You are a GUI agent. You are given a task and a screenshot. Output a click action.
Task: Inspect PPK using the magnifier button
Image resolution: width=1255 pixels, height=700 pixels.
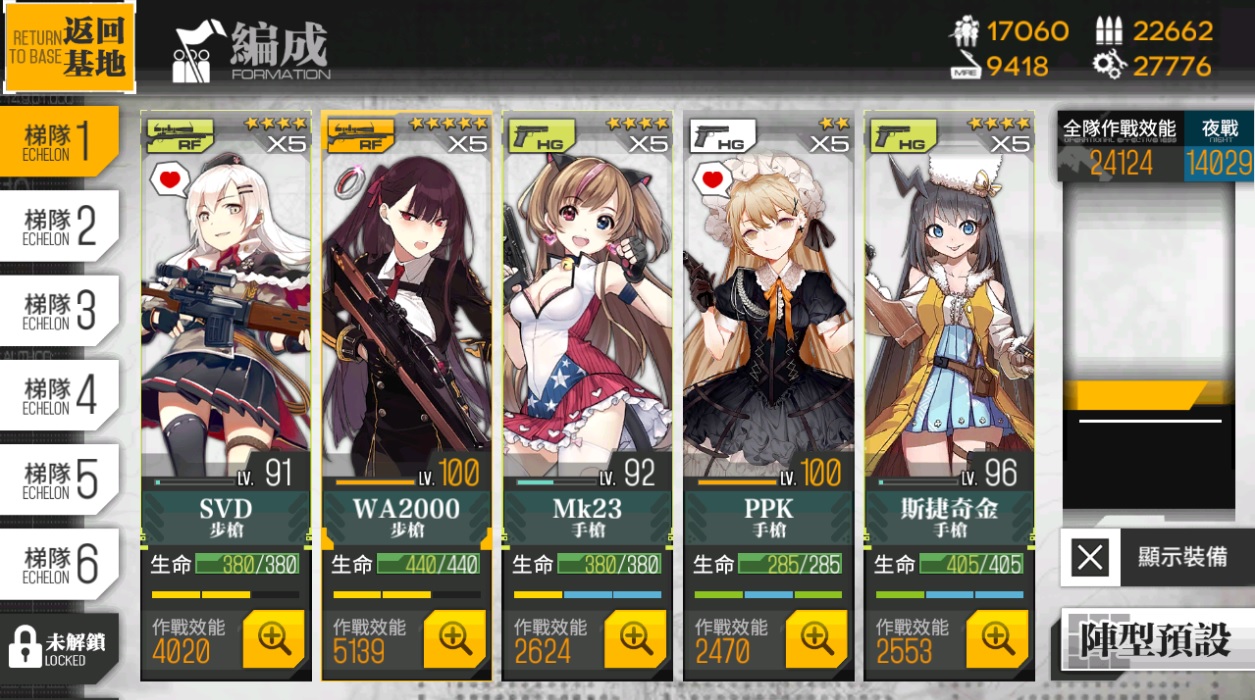tap(816, 639)
